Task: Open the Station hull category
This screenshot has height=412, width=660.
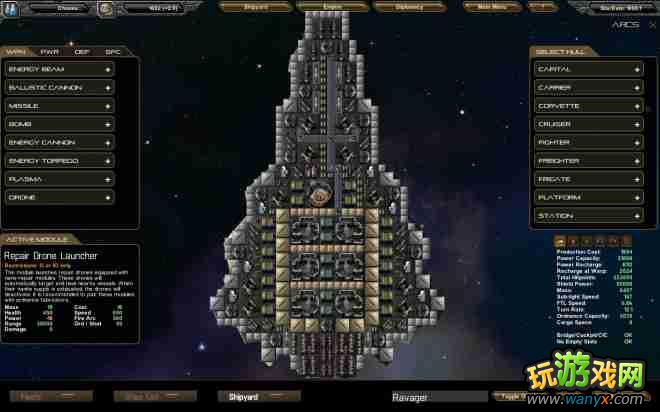Action: 587,216
